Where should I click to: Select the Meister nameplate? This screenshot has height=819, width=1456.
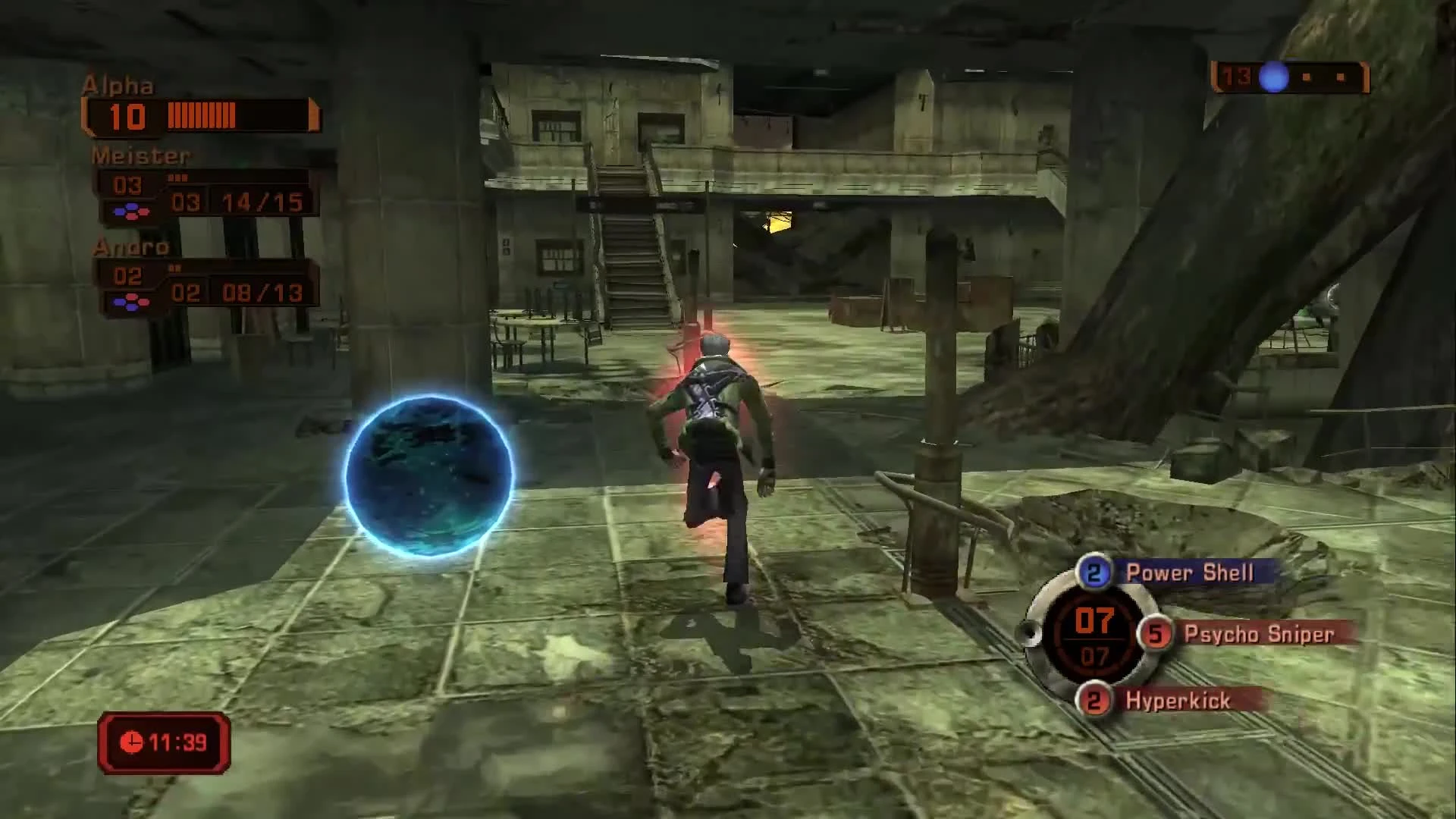(x=140, y=156)
